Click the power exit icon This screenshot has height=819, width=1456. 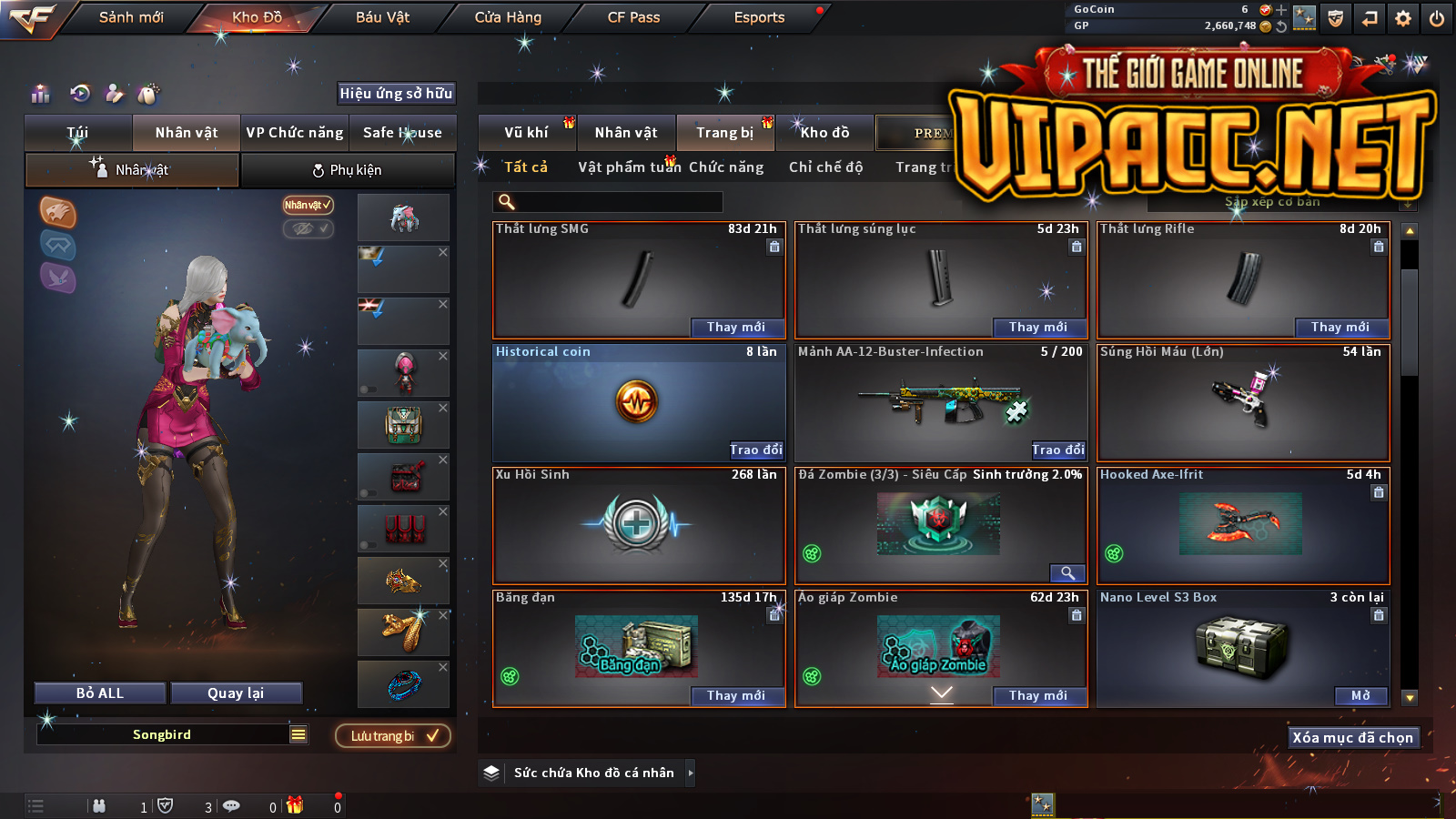point(1437,18)
